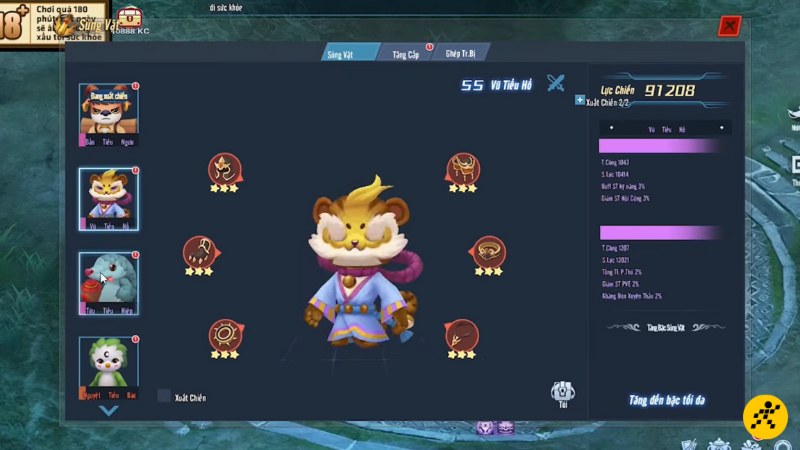This screenshot has width=800, height=450.
Task: Select the Bảo Tiểu Ngưu pet portrait
Action: 108,110
